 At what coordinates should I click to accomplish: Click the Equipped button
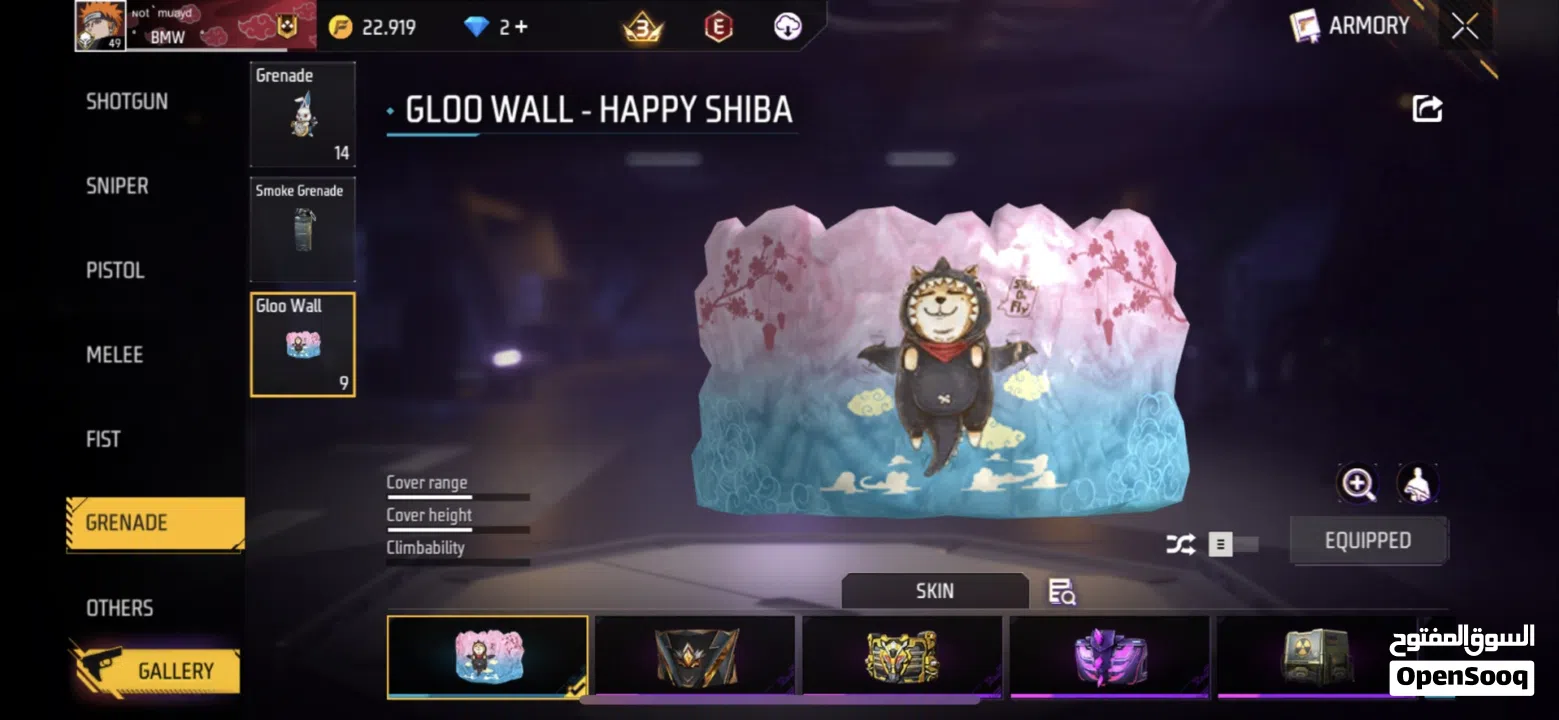point(1367,541)
